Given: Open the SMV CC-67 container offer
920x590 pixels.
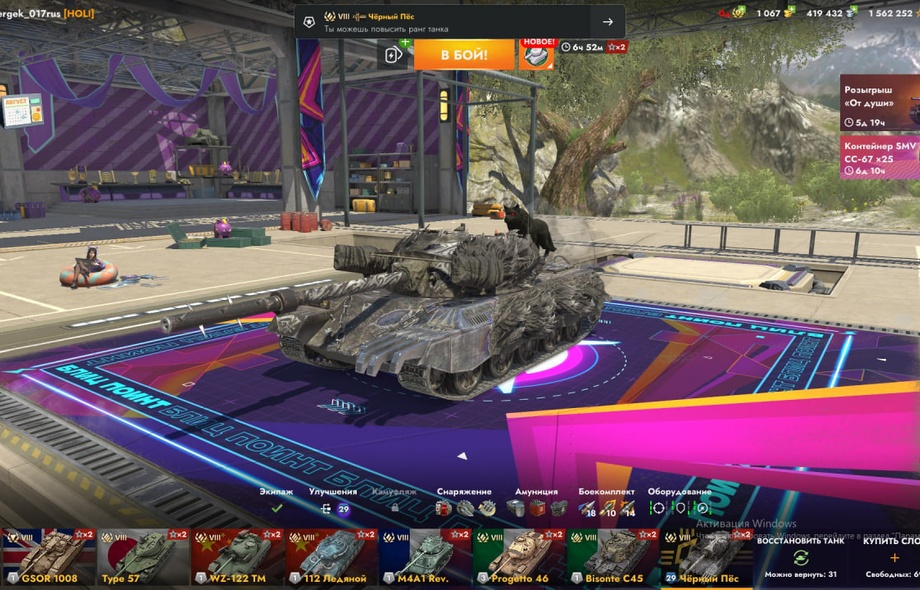Looking at the screenshot, I should [880, 157].
